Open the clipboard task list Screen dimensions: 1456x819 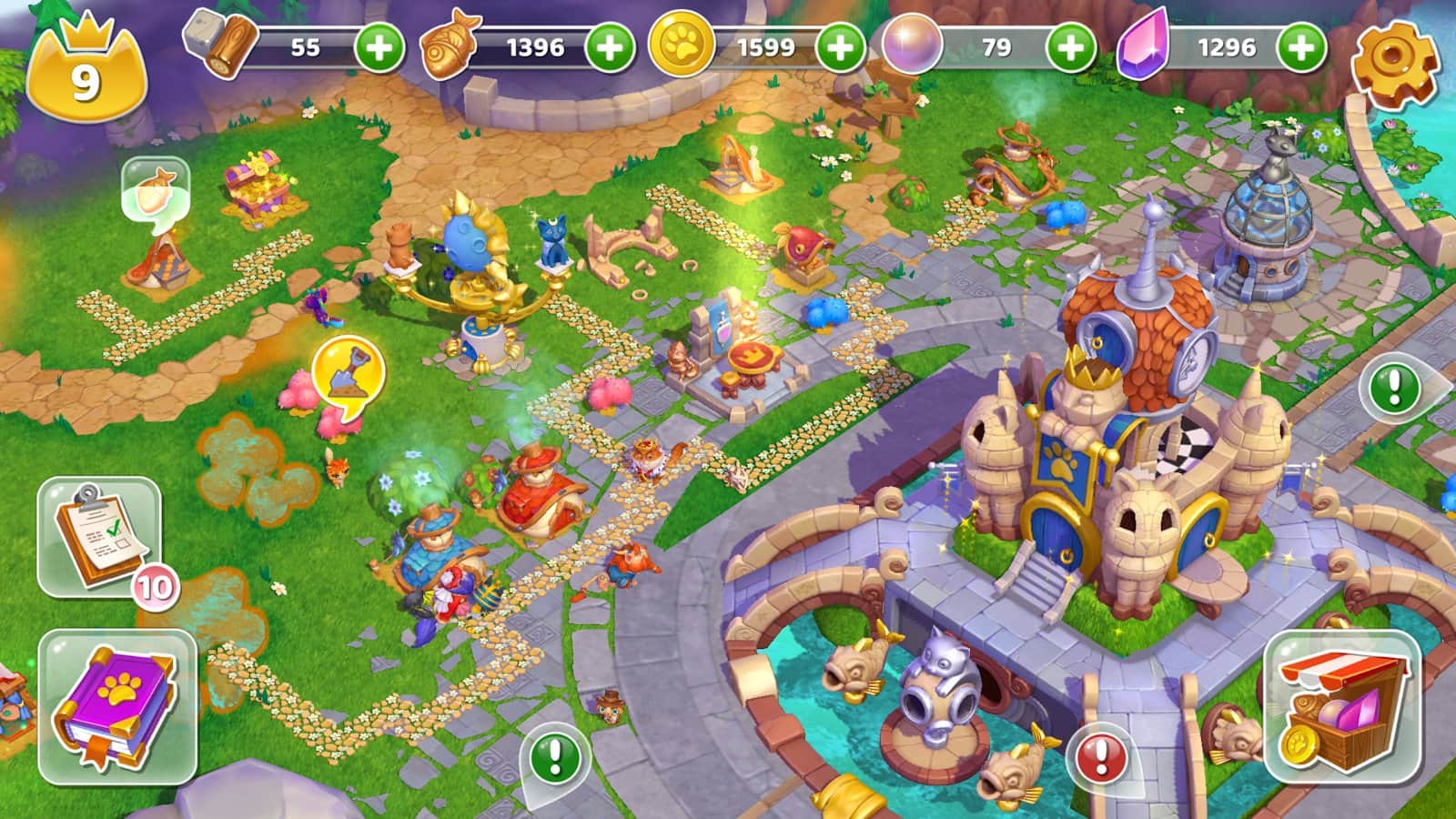[x=100, y=537]
